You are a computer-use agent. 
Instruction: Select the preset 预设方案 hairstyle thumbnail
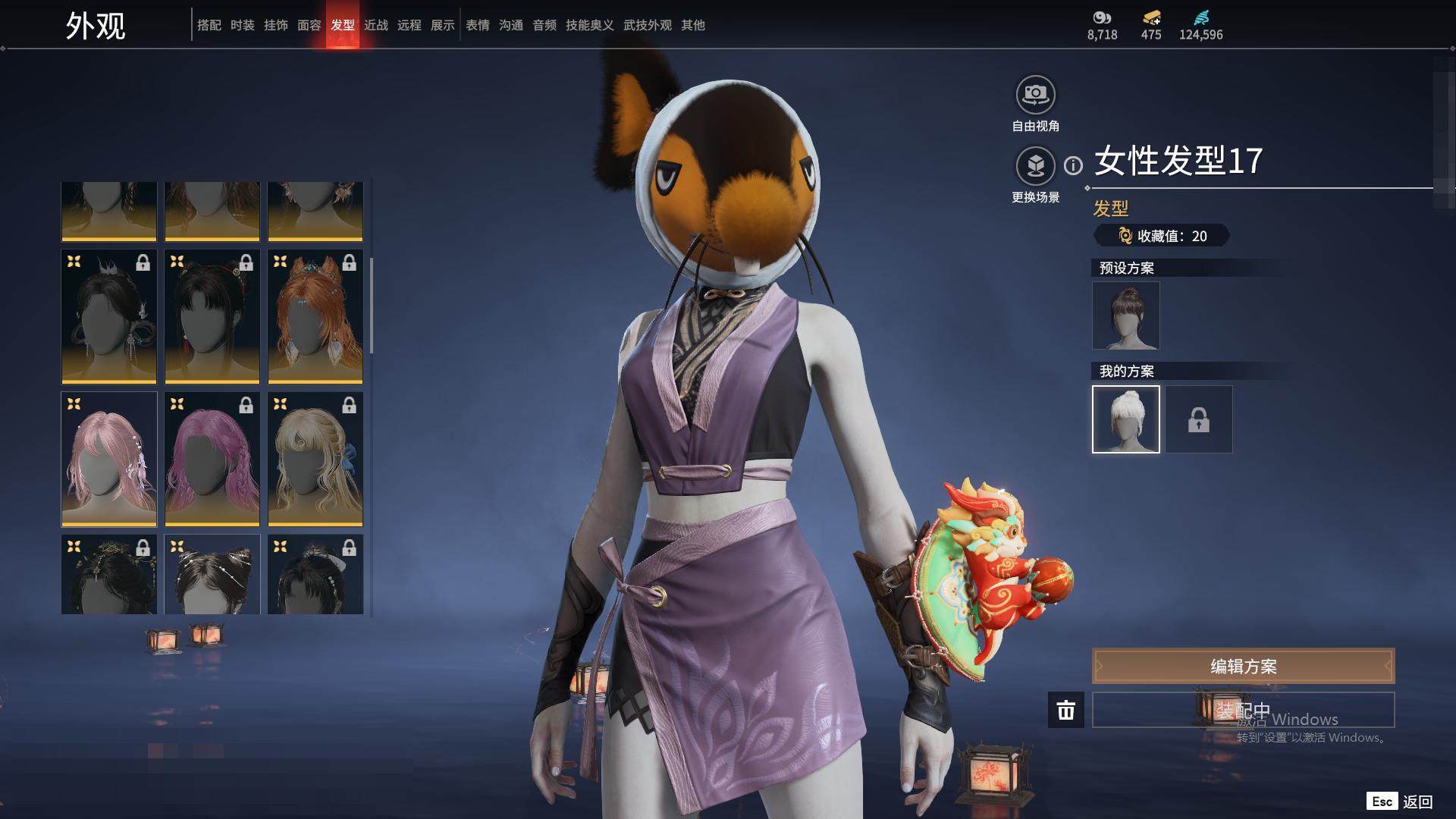coord(1125,315)
